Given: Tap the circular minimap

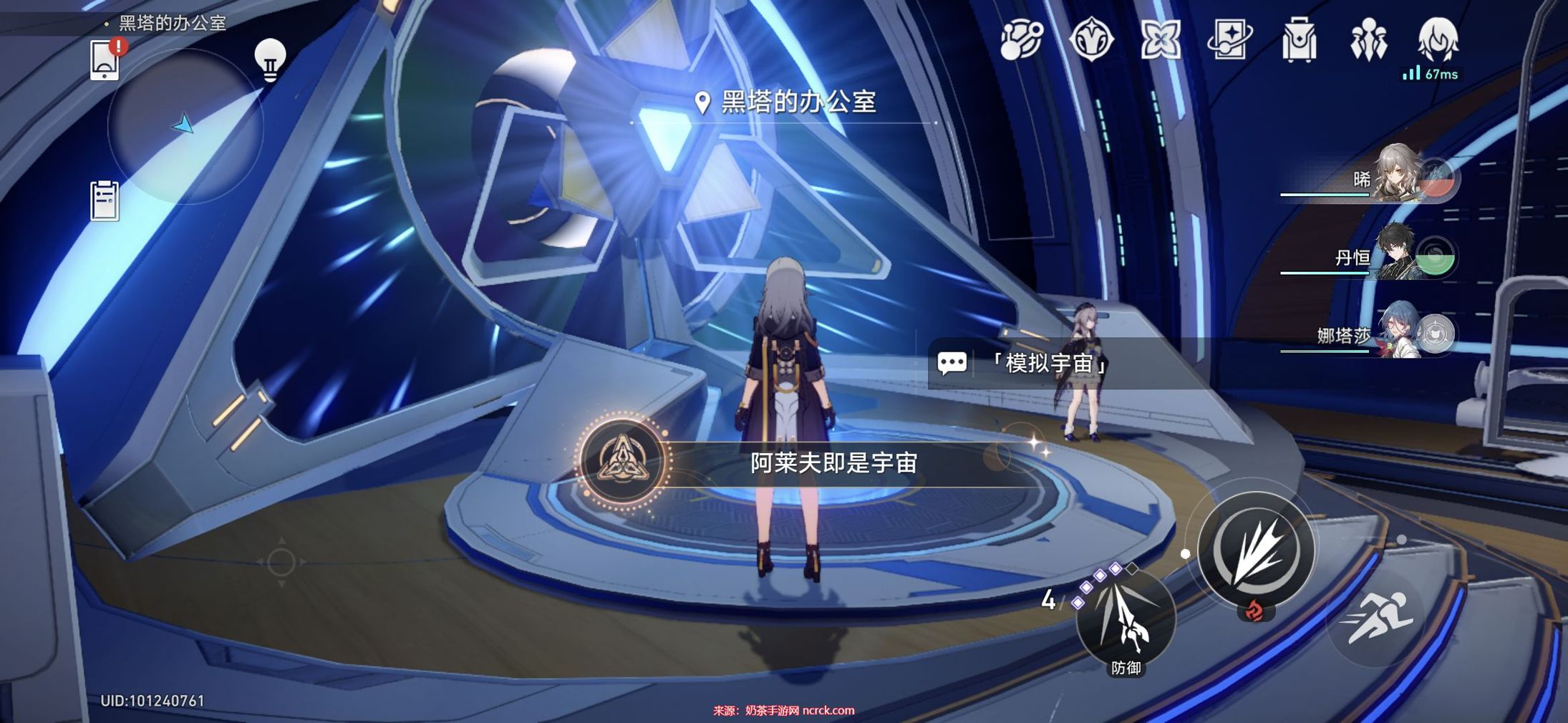Looking at the screenshot, I should point(185,126).
